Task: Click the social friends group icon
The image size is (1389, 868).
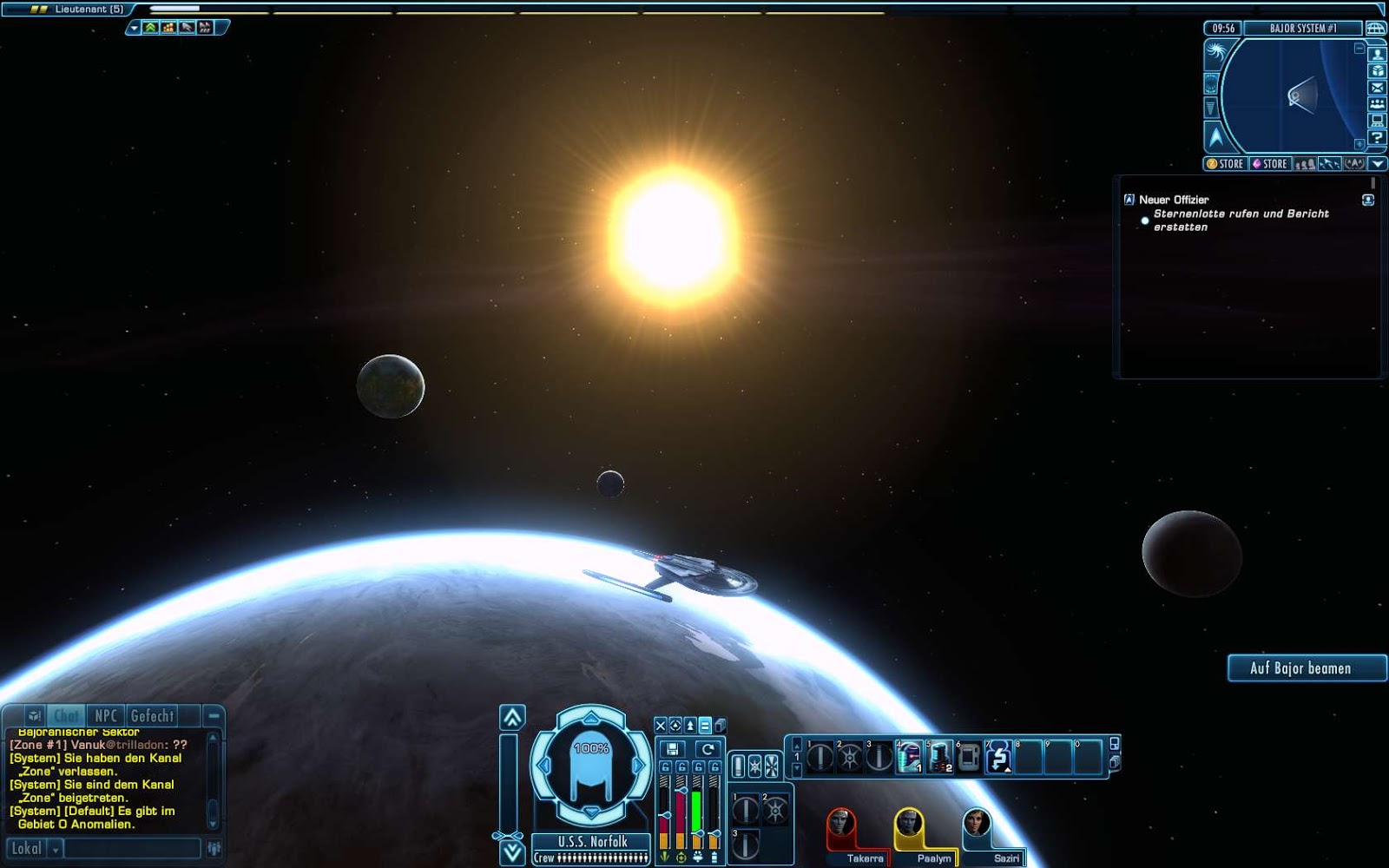Action: pos(1378,103)
